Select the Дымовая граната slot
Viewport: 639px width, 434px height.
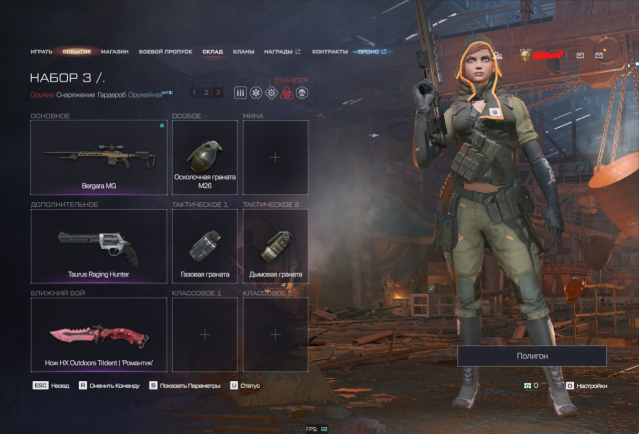275,245
